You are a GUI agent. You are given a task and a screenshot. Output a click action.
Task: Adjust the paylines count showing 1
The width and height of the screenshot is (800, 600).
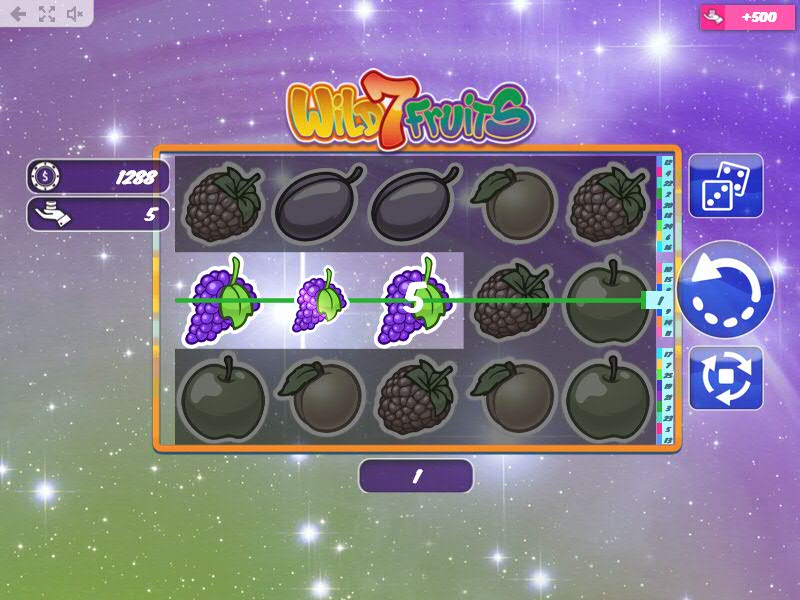point(415,477)
